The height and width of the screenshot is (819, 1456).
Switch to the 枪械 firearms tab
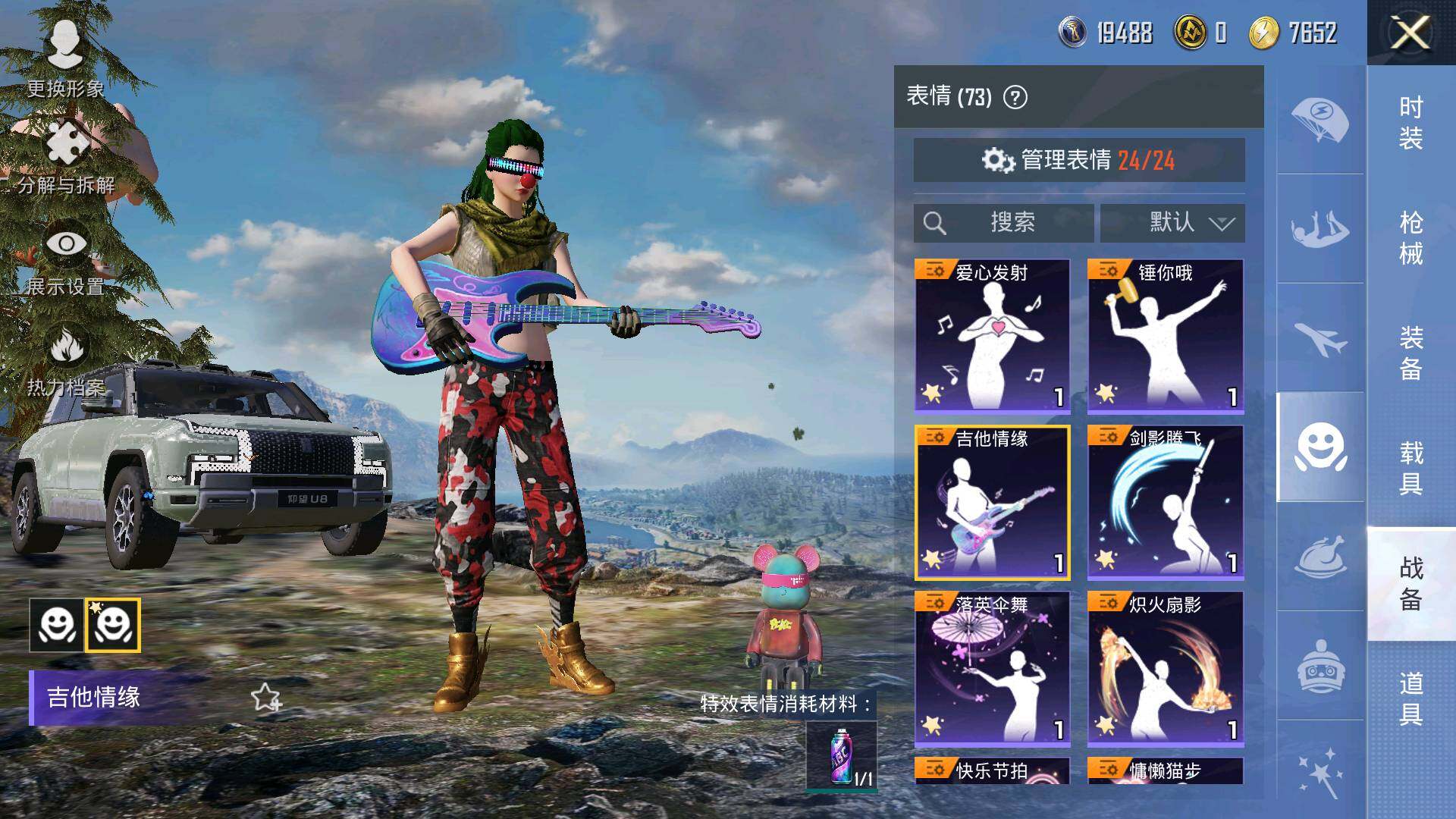click(x=1410, y=238)
